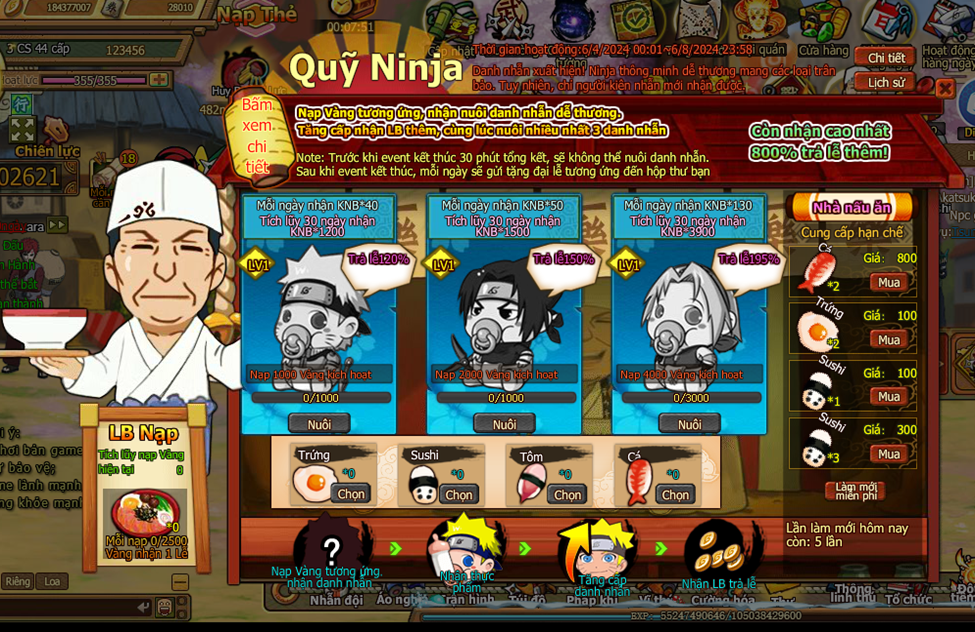
Task: Click Nuôi under the Sasuke card
Action: pyautogui.click(x=504, y=424)
